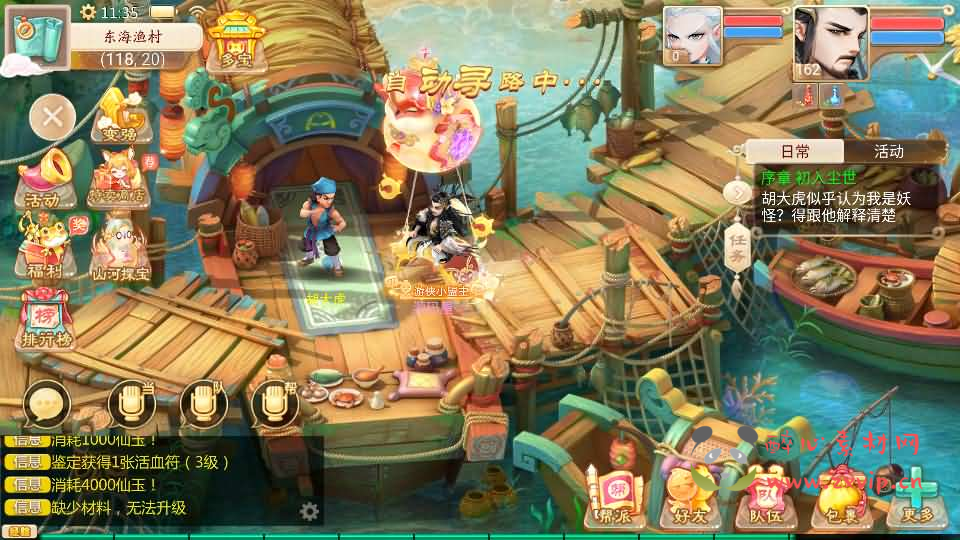Open the 仙河探宝 treasure hunt
Viewport: 960px width, 540px height.
120,248
